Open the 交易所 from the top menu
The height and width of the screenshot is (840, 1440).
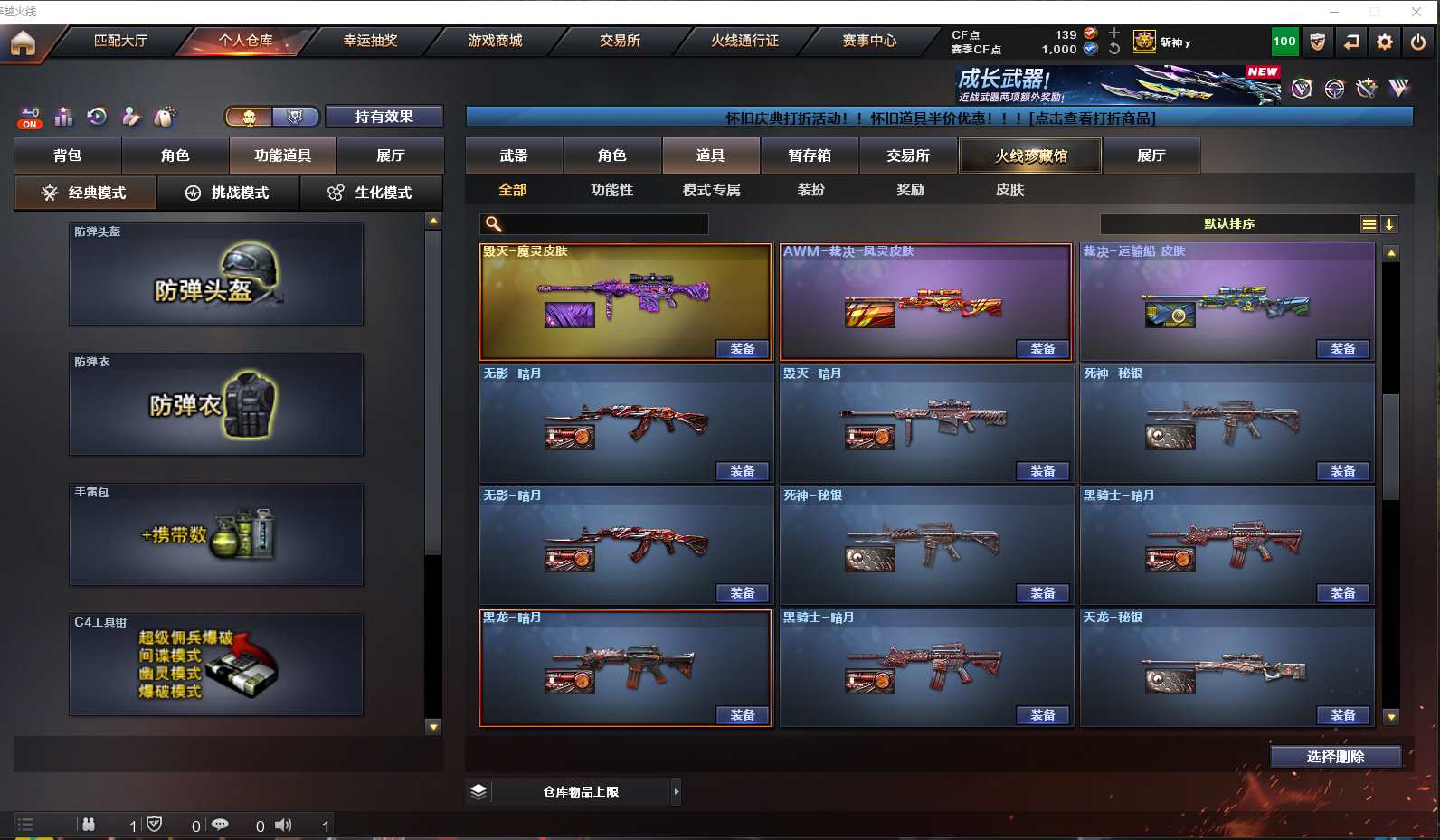(620, 41)
